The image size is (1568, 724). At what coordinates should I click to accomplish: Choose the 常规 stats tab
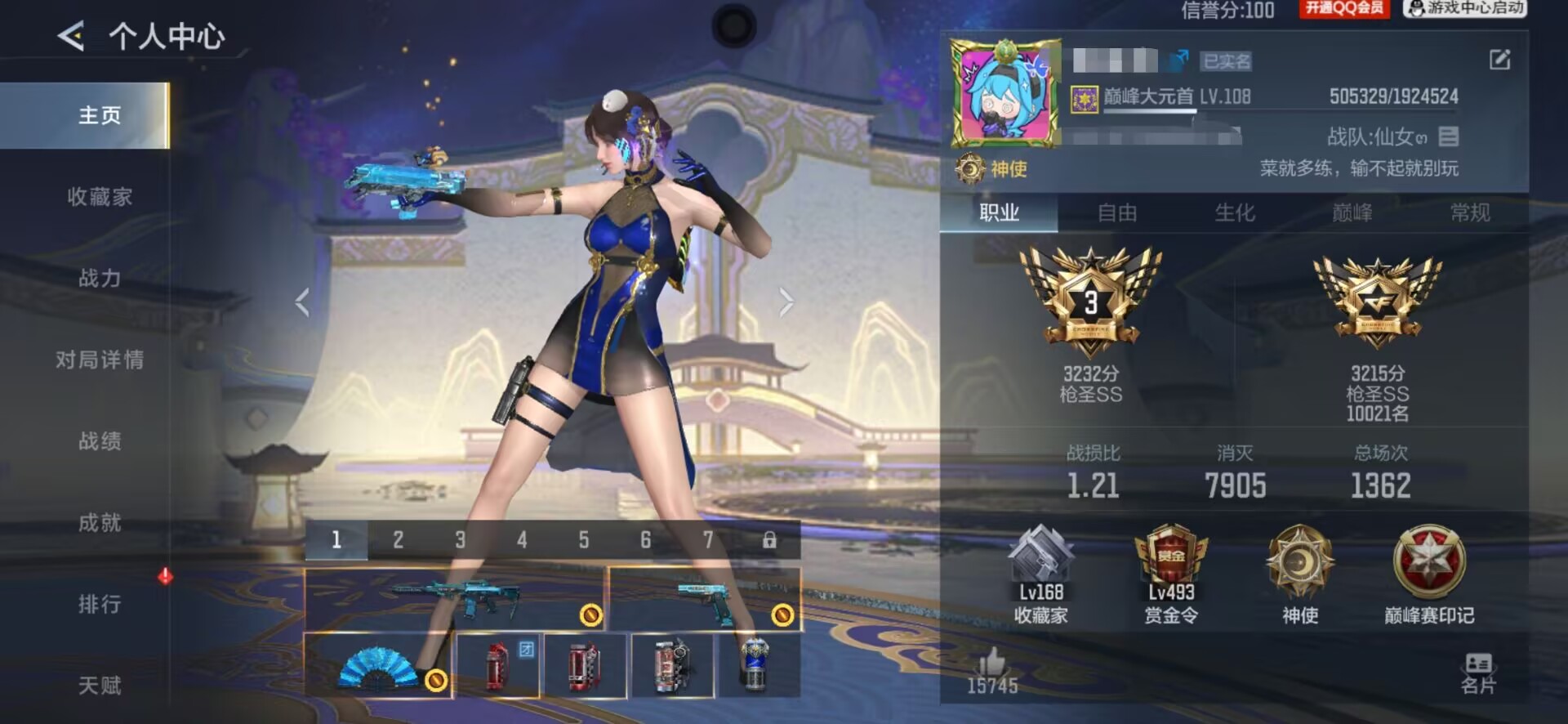pos(1469,213)
